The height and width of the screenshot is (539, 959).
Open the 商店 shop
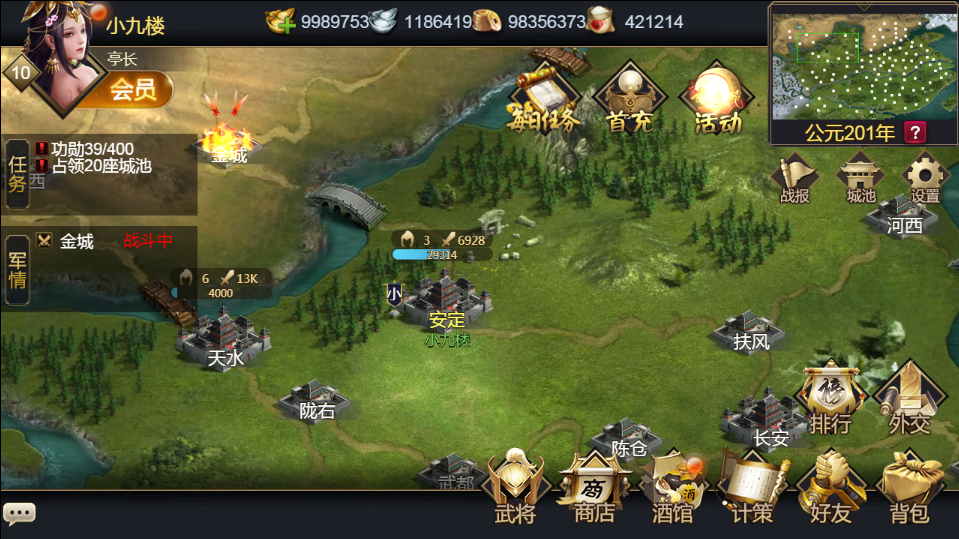click(x=594, y=488)
